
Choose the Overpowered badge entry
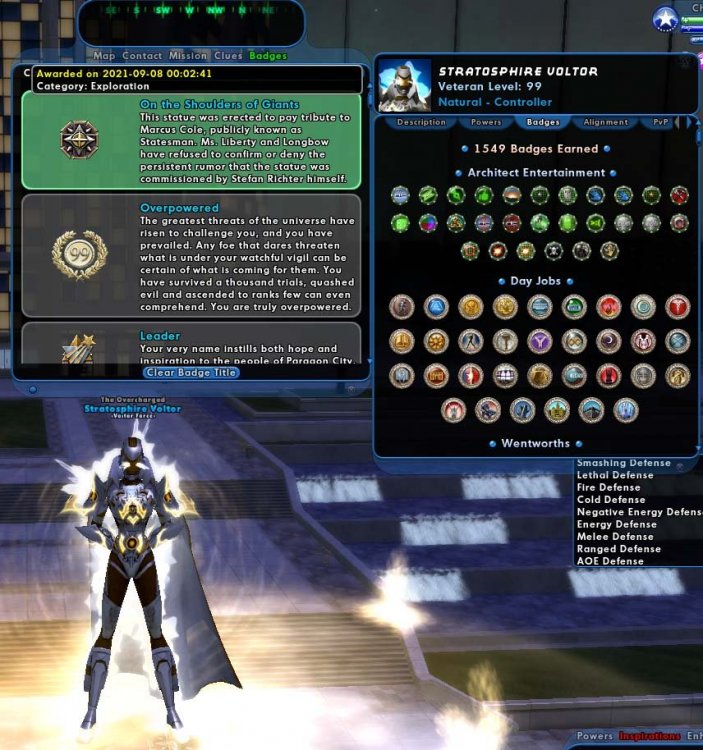[191, 256]
